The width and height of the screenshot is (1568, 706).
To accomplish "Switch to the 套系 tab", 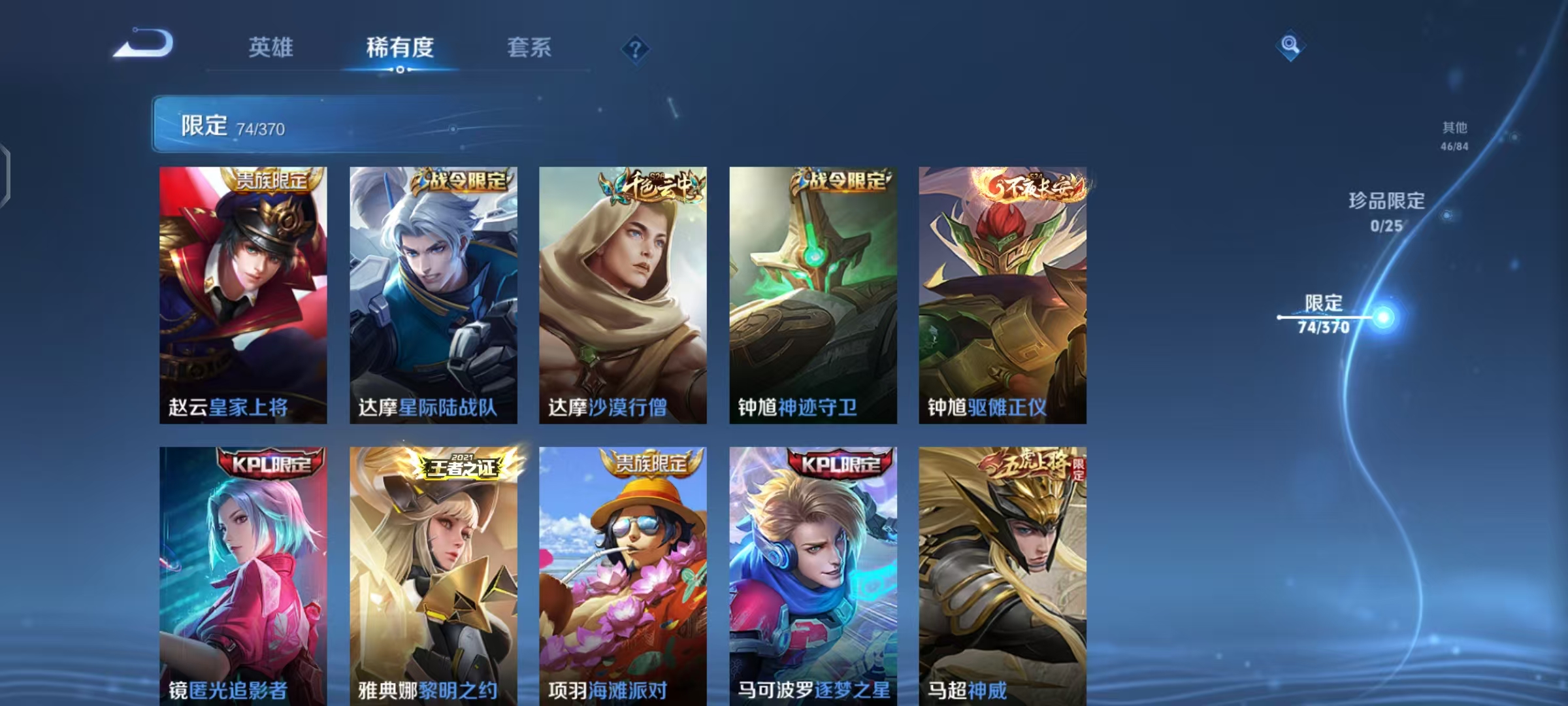I will point(529,48).
